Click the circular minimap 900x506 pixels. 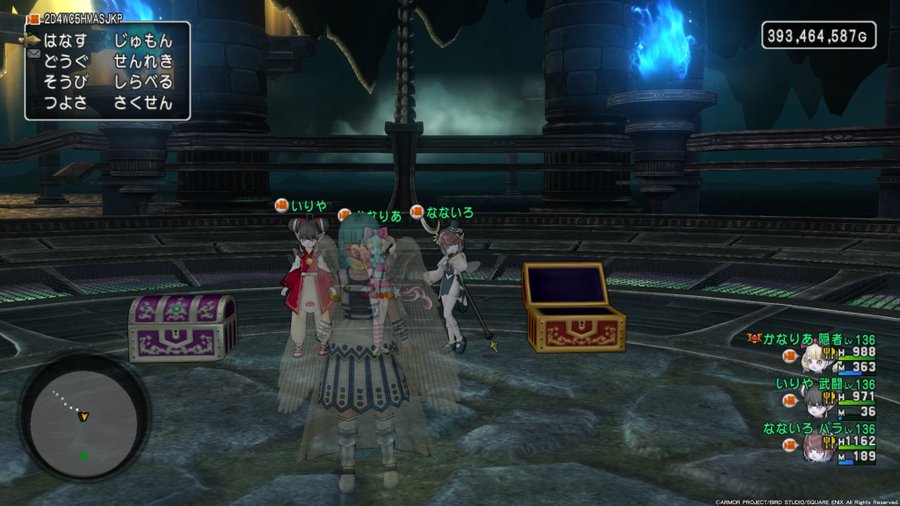pyautogui.click(x=83, y=419)
